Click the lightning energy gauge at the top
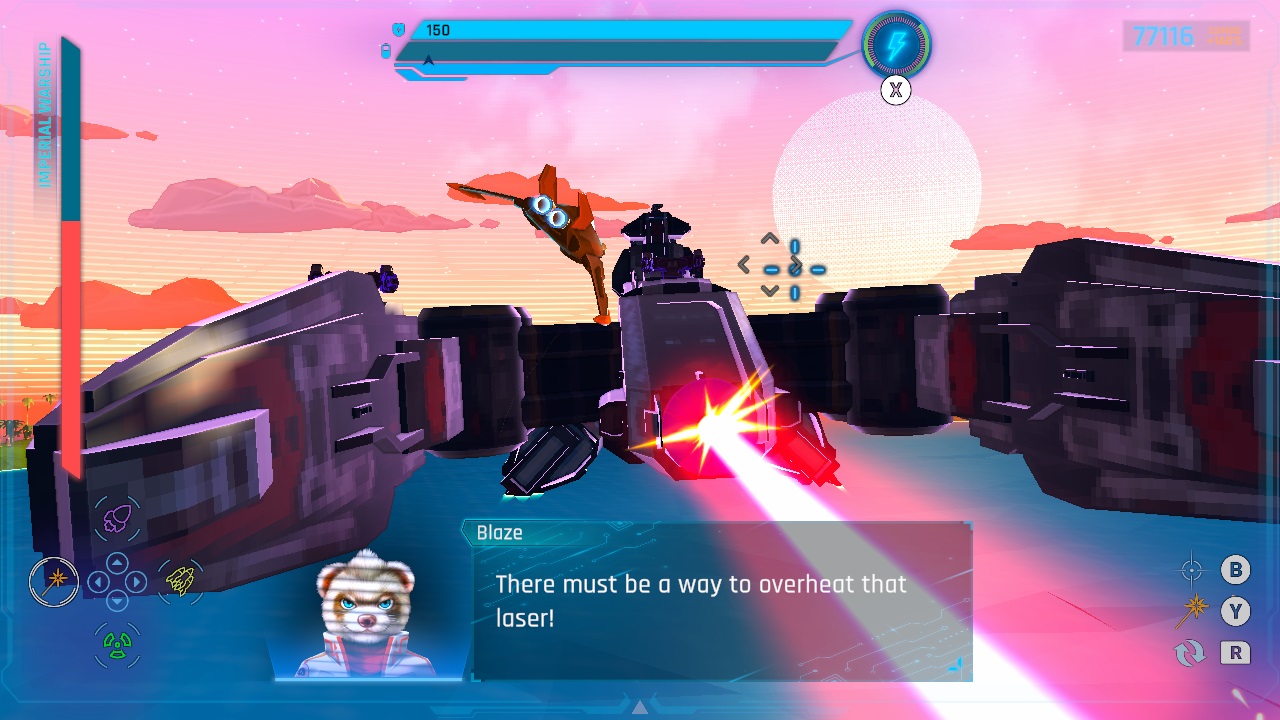This screenshot has height=720, width=1280. (899, 42)
